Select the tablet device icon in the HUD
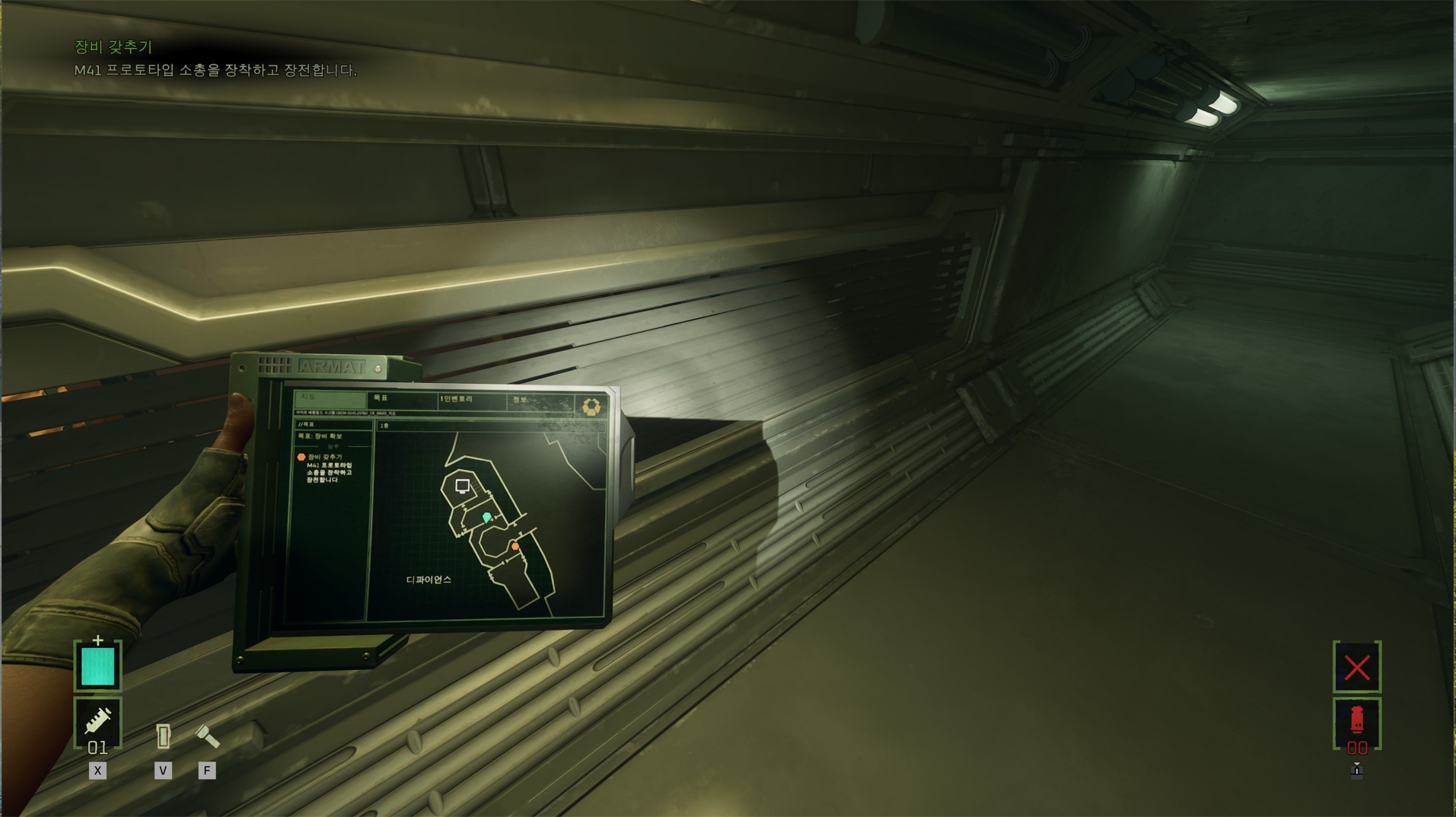Viewport: 1456px width, 817px height. (x=163, y=736)
